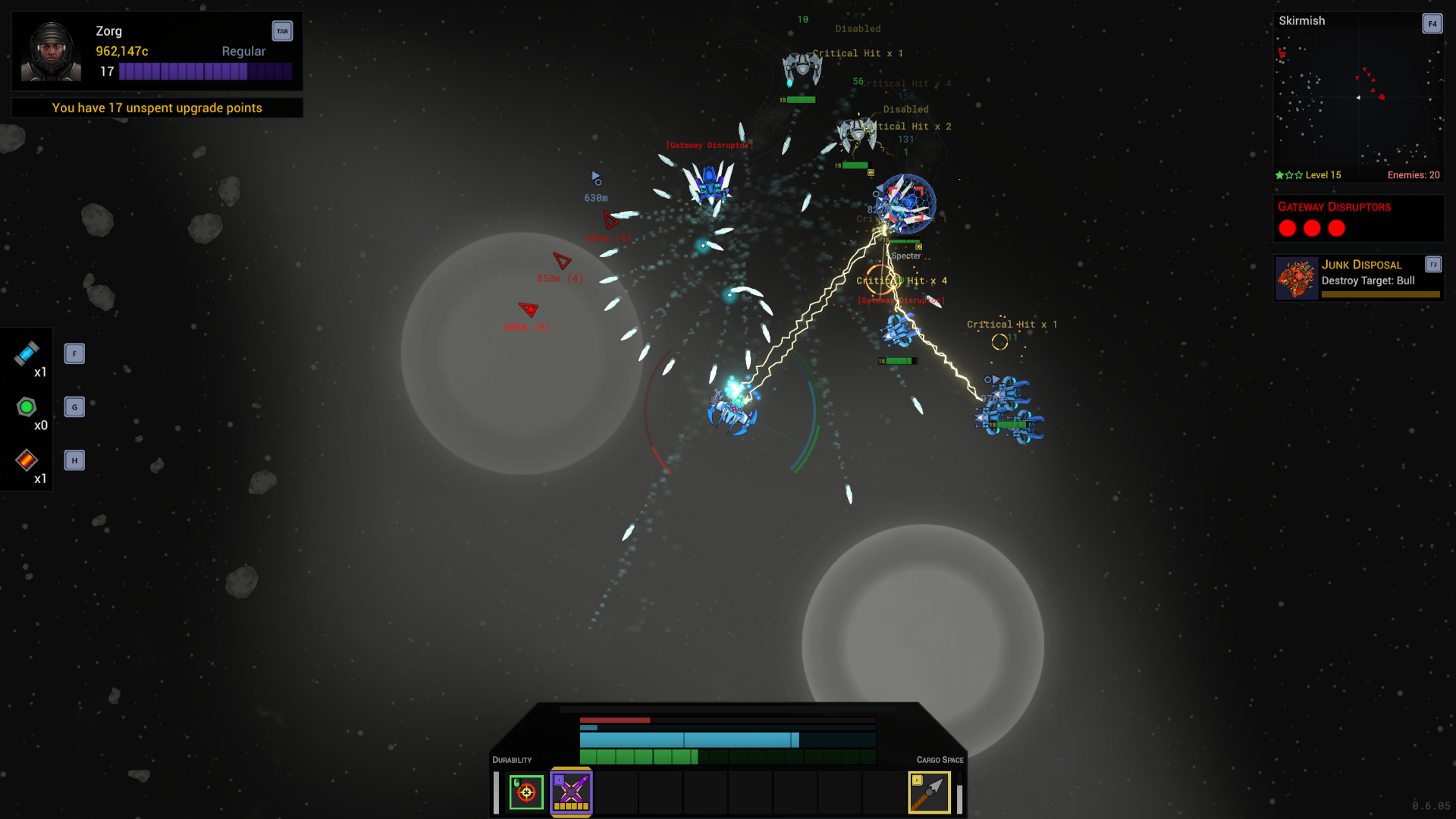1456x819 pixels.
Task: Click the Junk Disposal mission artwork
Action: (1296, 278)
